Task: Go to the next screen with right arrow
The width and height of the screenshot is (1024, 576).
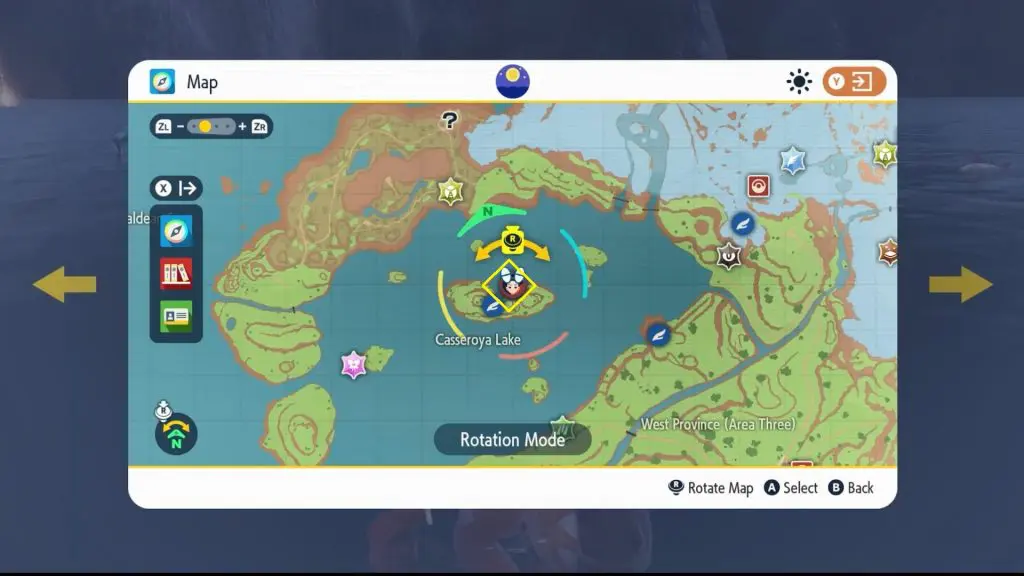Action: (x=960, y=285)
